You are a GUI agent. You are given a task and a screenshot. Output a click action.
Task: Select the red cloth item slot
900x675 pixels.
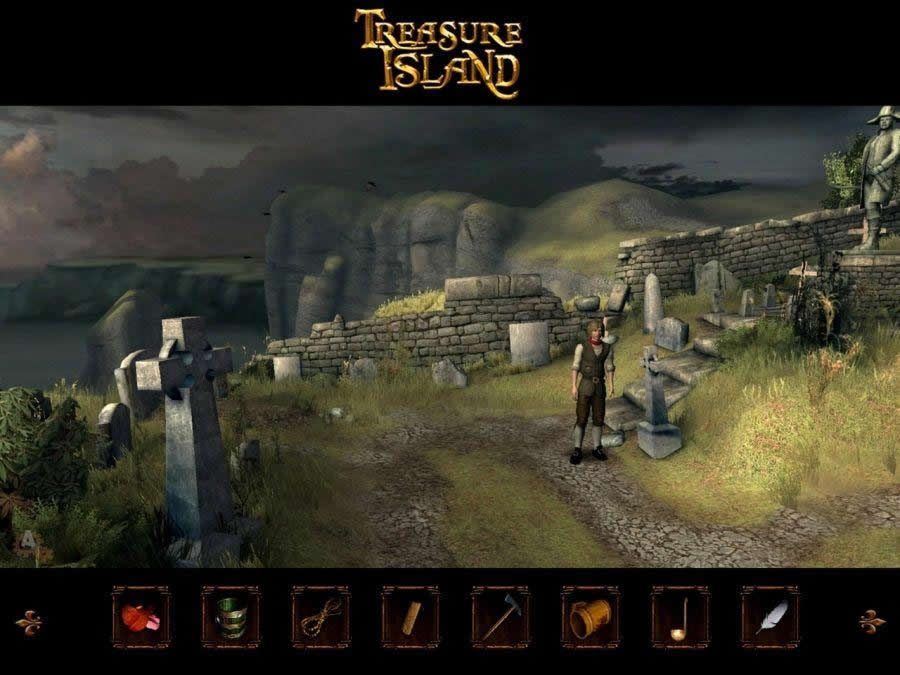point(141,618)
